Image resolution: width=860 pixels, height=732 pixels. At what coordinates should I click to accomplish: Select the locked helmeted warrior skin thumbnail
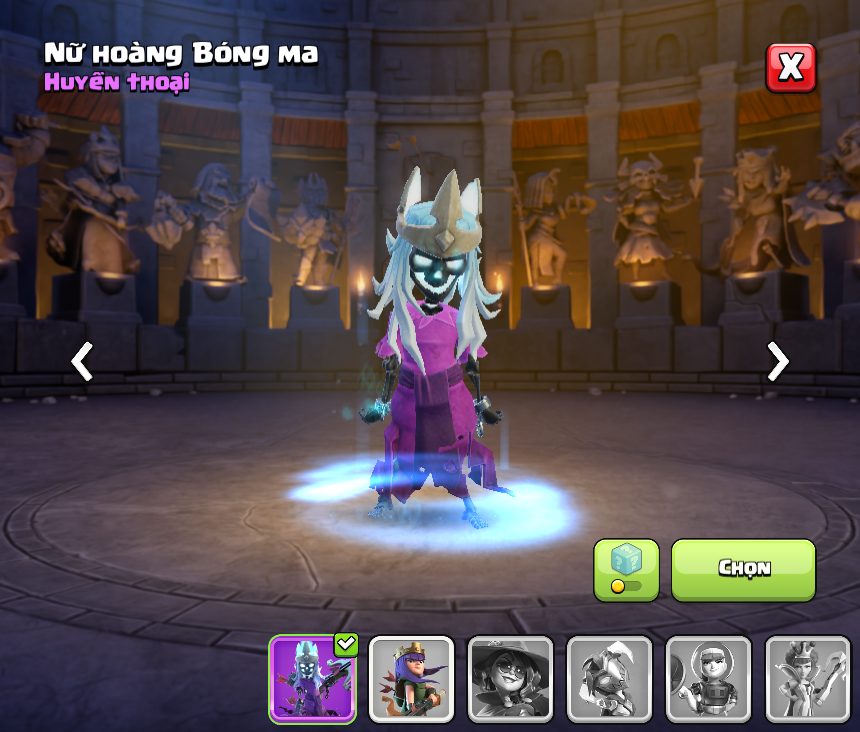coord(609,679)
